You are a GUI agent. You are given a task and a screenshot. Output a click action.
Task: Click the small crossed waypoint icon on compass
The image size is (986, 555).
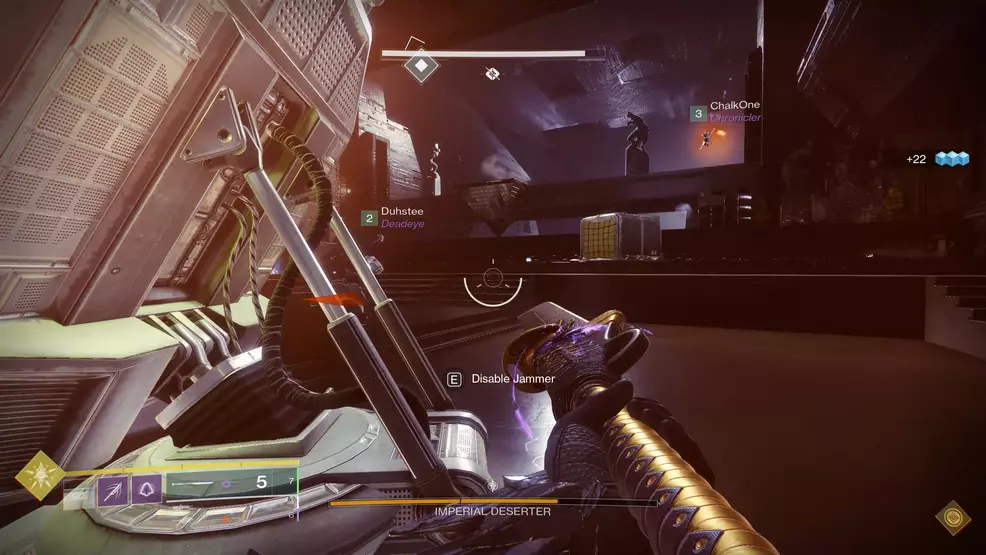pyautogui.click(x=492, y=73)
